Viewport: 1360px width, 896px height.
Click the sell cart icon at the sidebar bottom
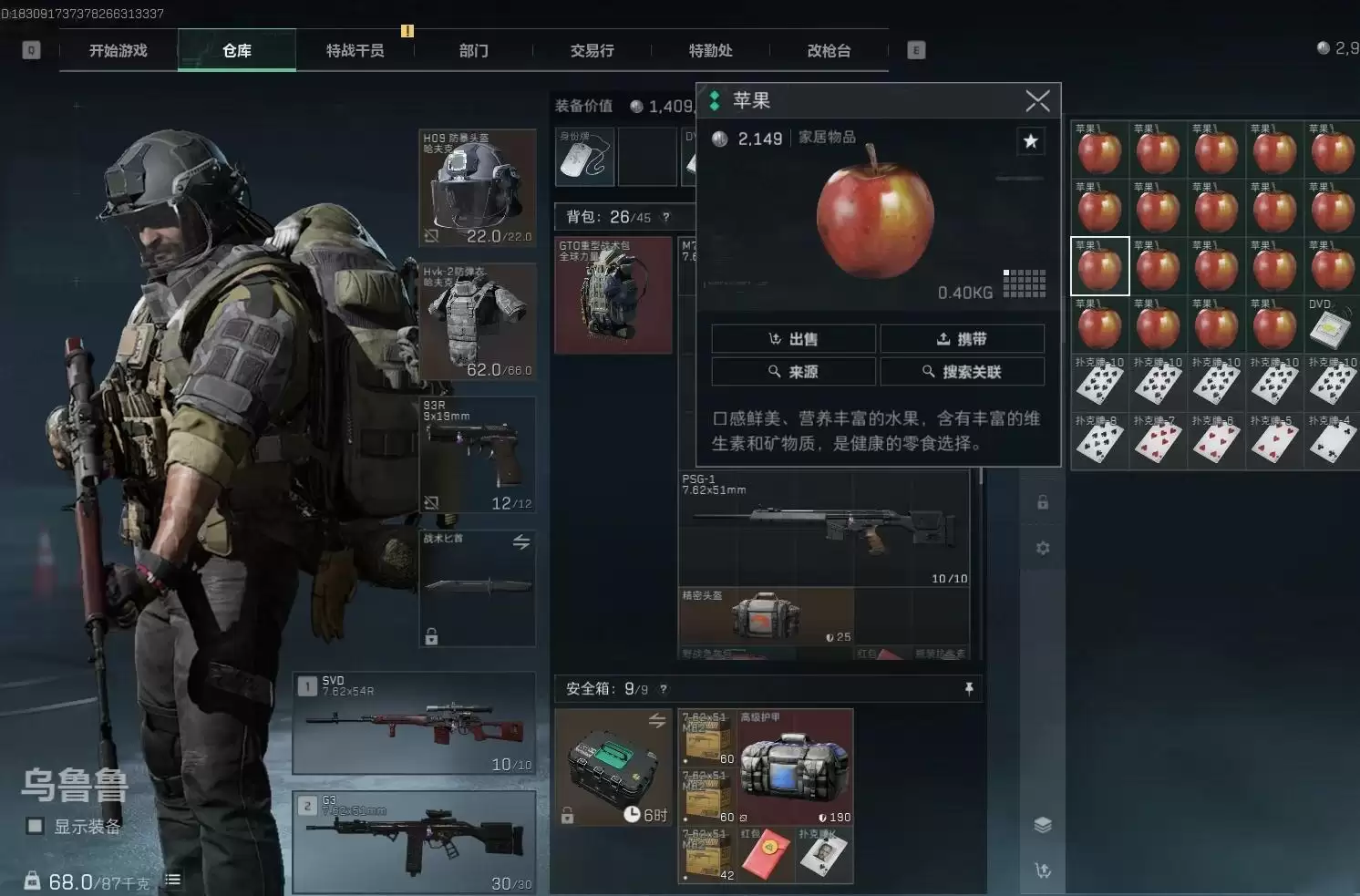click(x=1042, y=870)
